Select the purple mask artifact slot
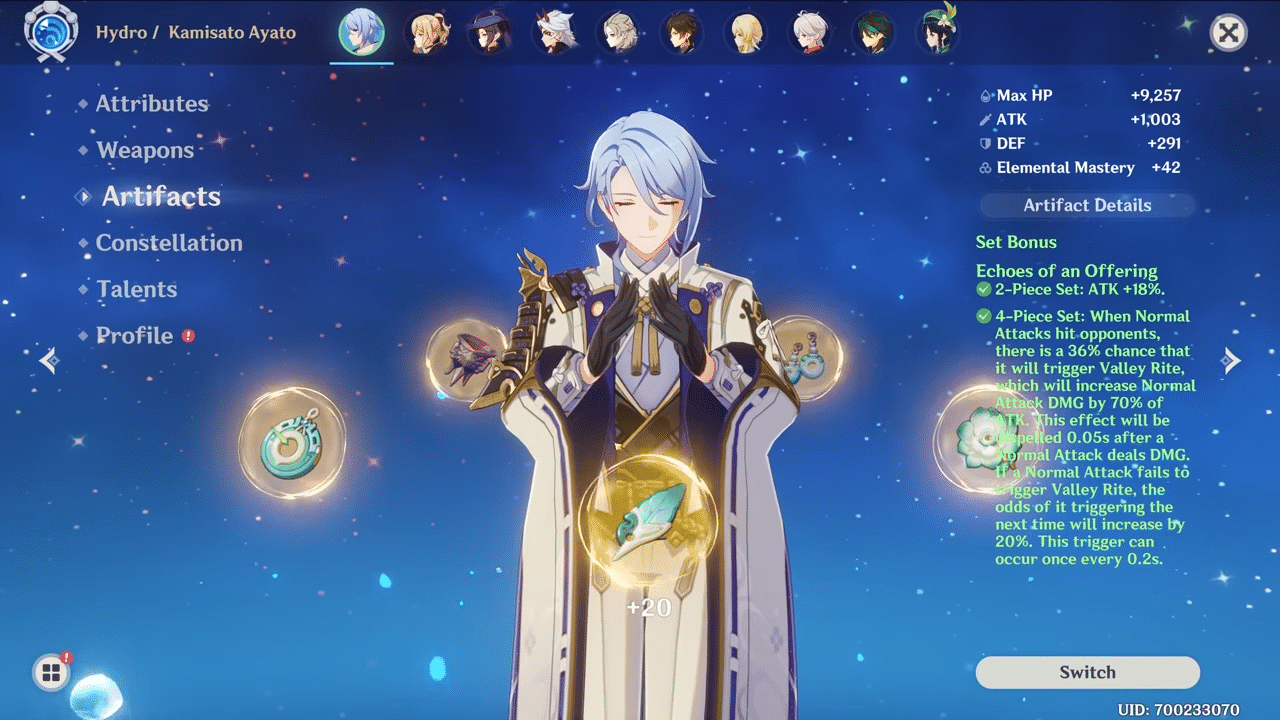The width and height of the screenshot is (1280, 720). pyautogui.click(x=465, y=358)
